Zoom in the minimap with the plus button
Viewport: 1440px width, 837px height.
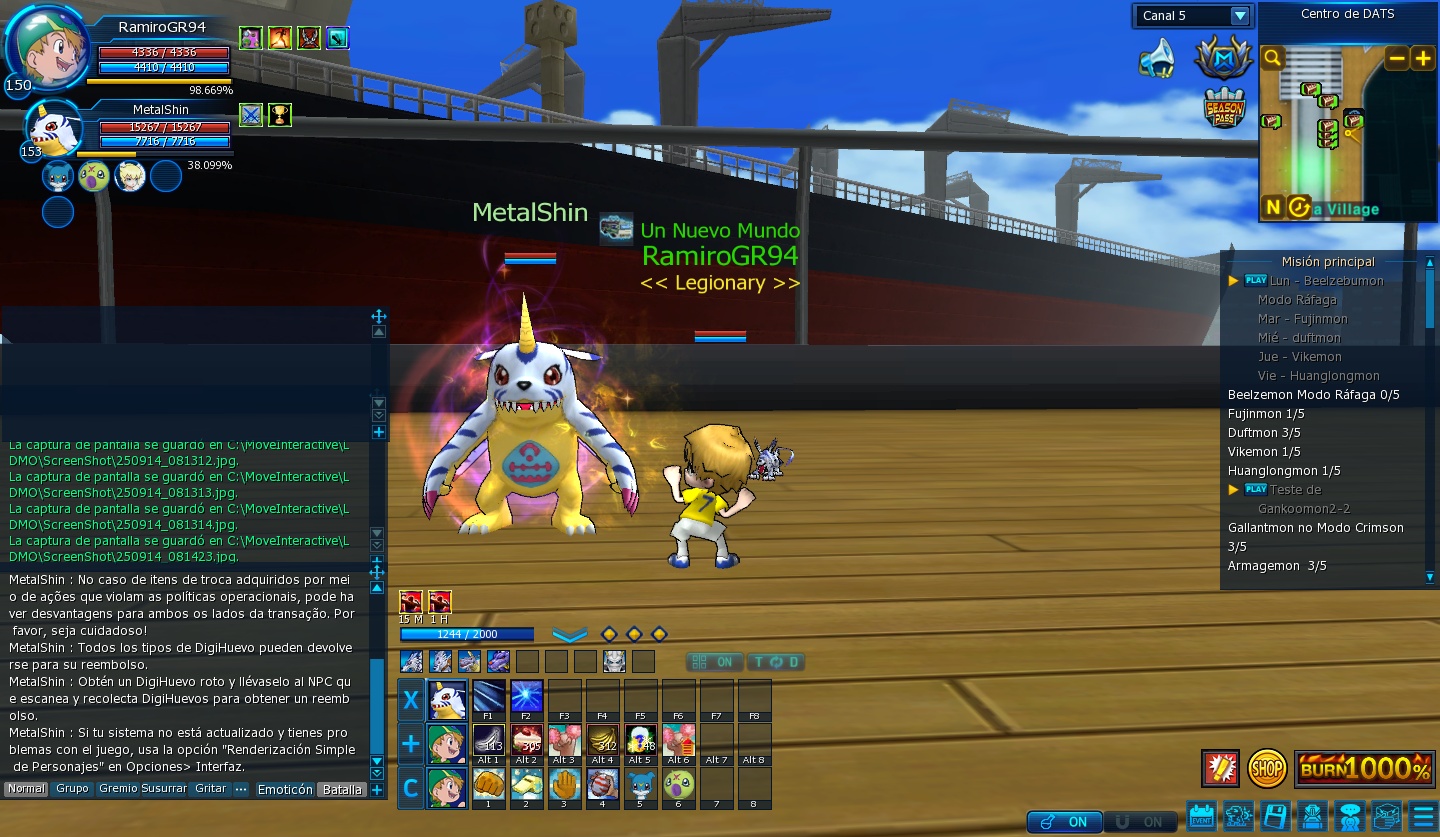(x=1423, y=59)
